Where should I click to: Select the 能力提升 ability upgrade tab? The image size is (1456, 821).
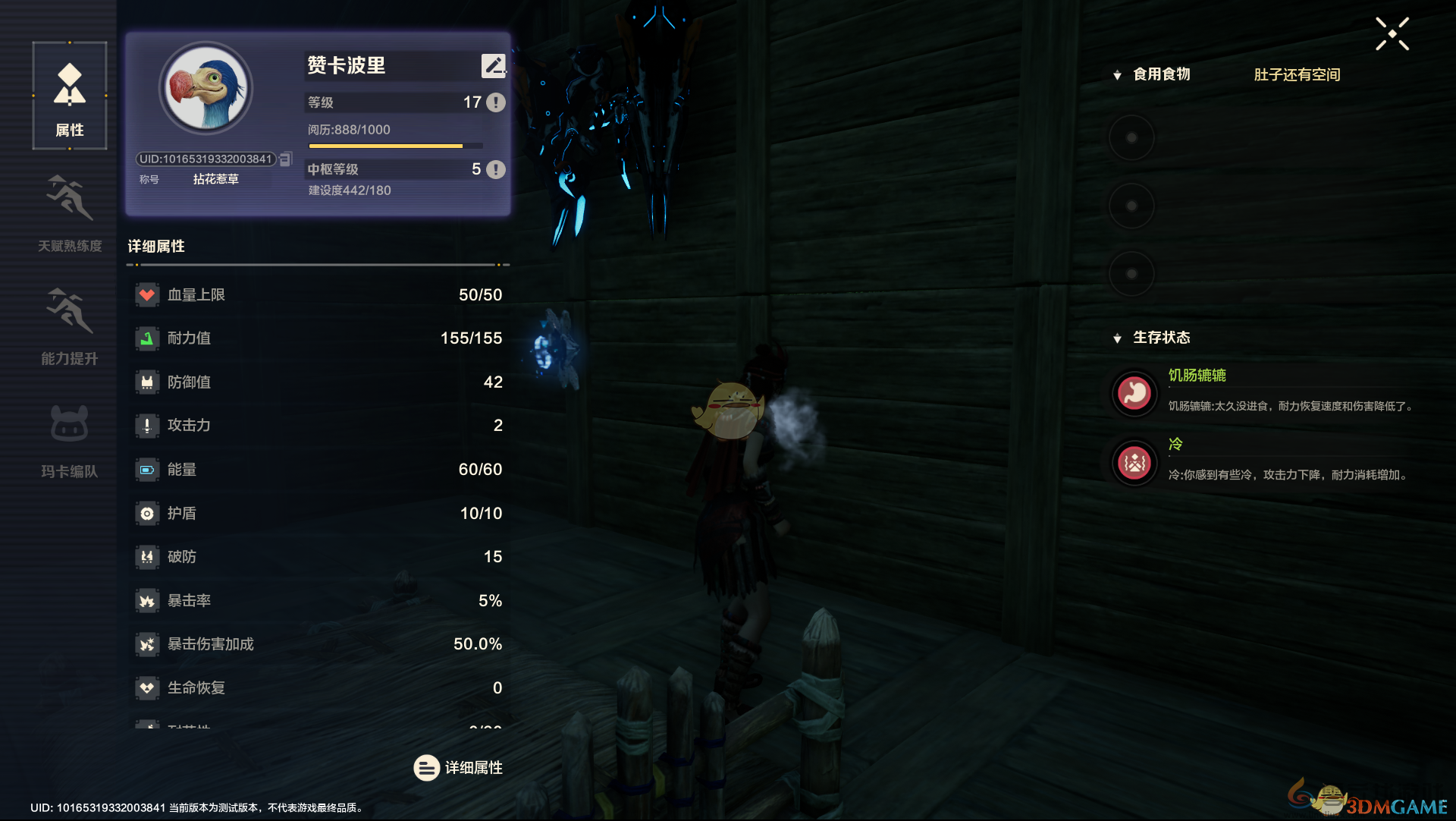coord(70,326)
